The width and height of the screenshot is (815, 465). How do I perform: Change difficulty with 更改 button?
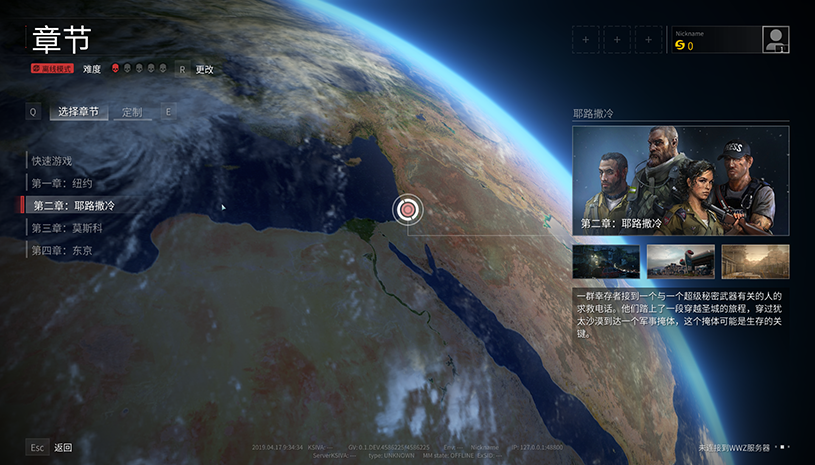click(204, 69)
